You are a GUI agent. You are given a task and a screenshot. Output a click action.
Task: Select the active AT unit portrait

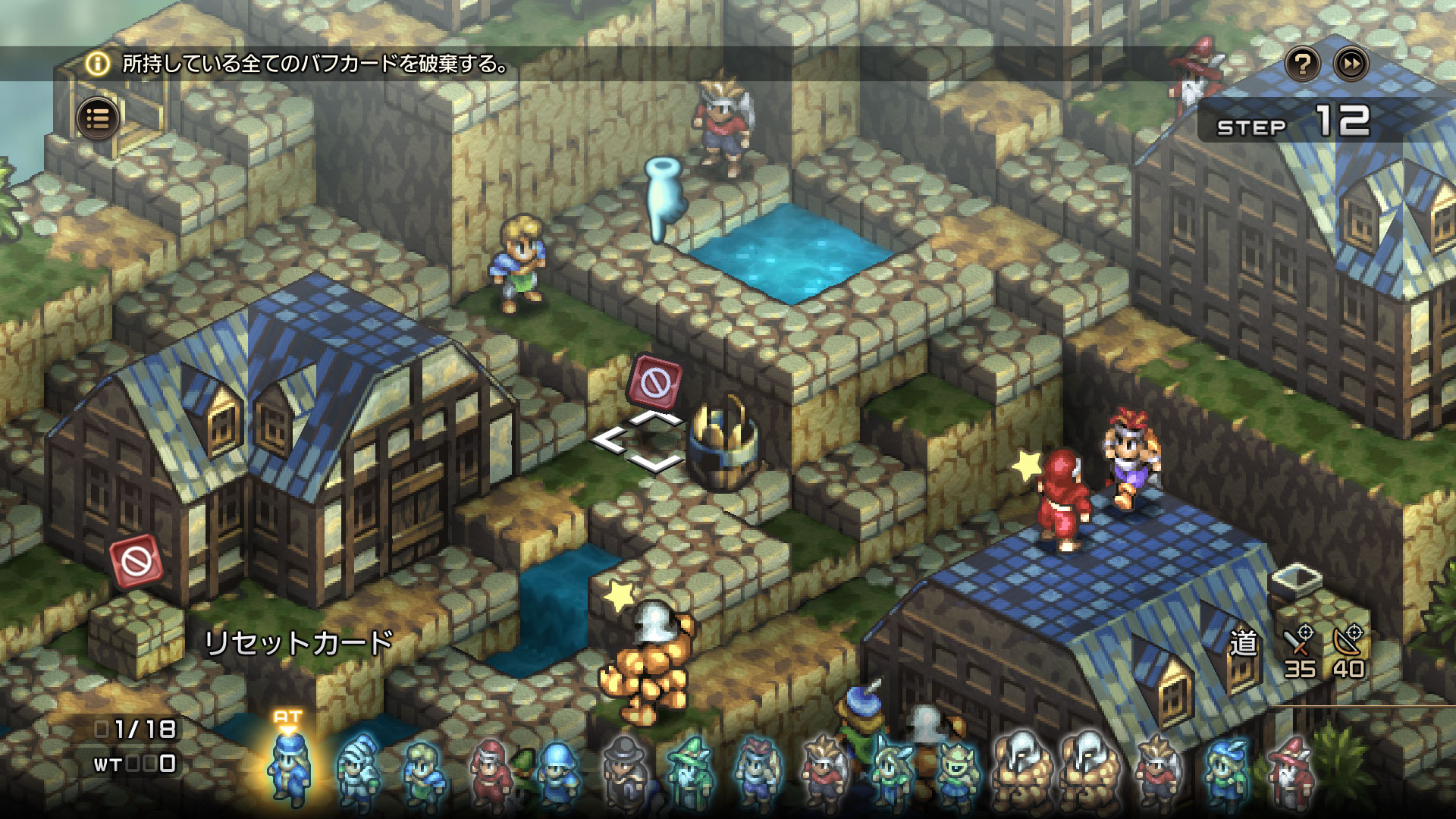[289, 767]
